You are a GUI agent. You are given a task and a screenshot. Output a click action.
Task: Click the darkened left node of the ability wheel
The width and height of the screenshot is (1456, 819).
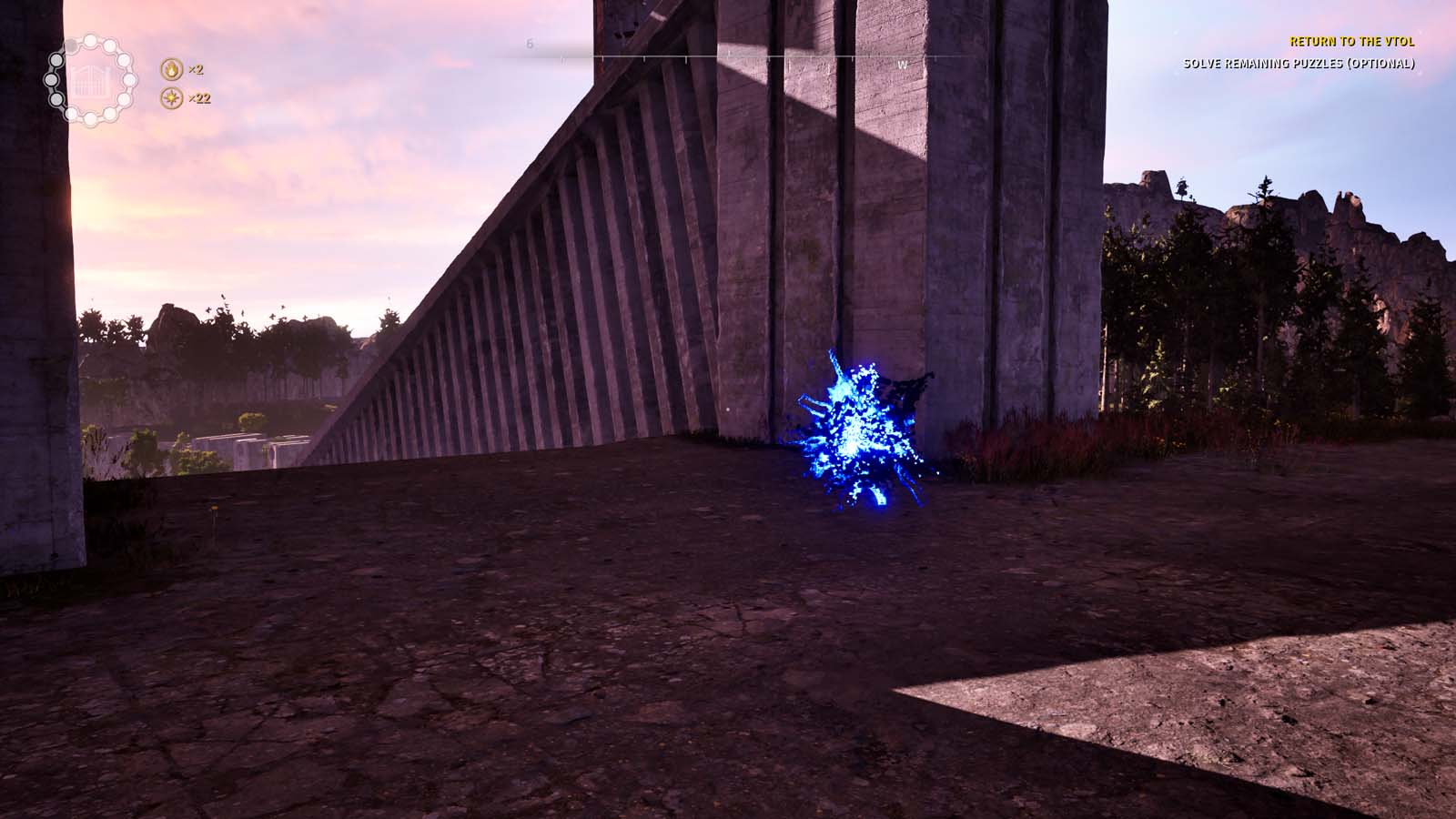[51, 78]
